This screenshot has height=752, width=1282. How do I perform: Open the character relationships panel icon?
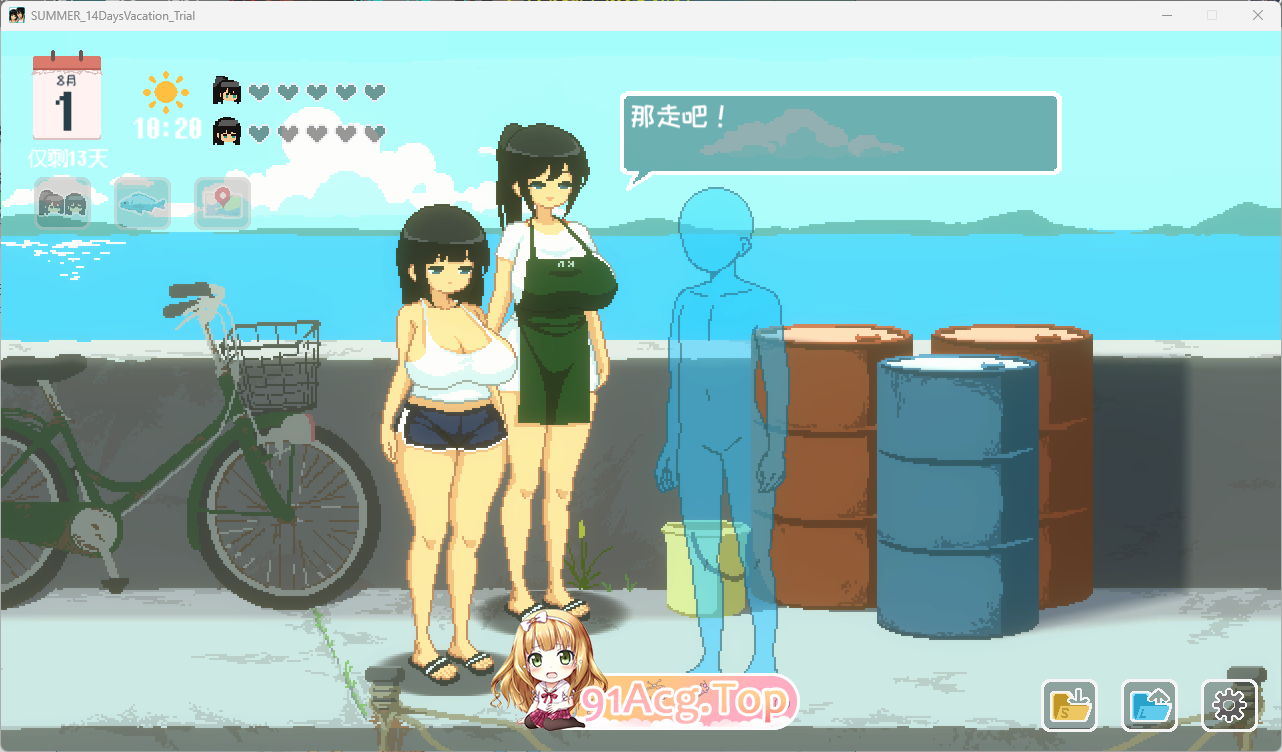62,203
